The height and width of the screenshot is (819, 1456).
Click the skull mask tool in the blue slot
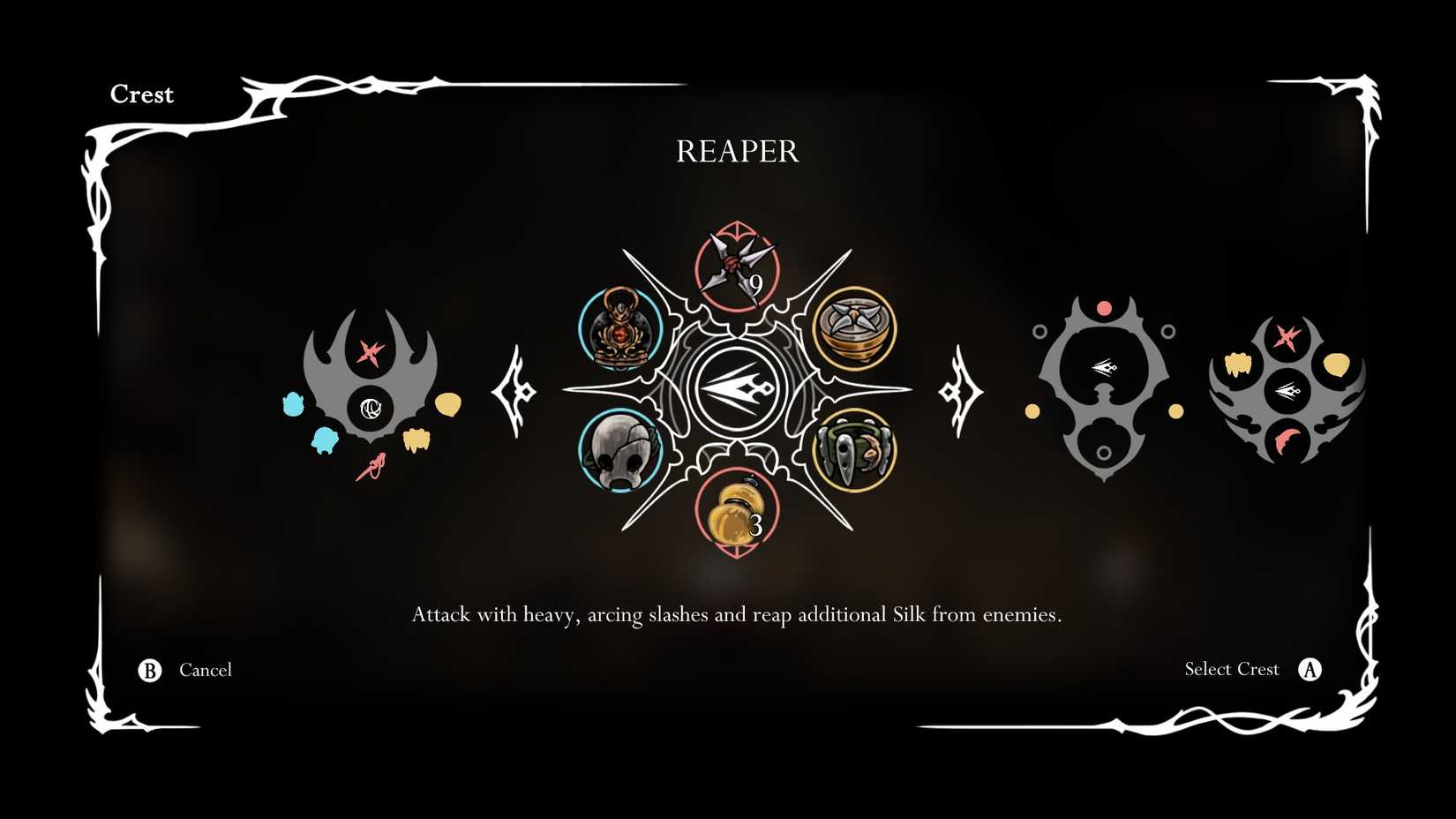(x=623, y=450)
